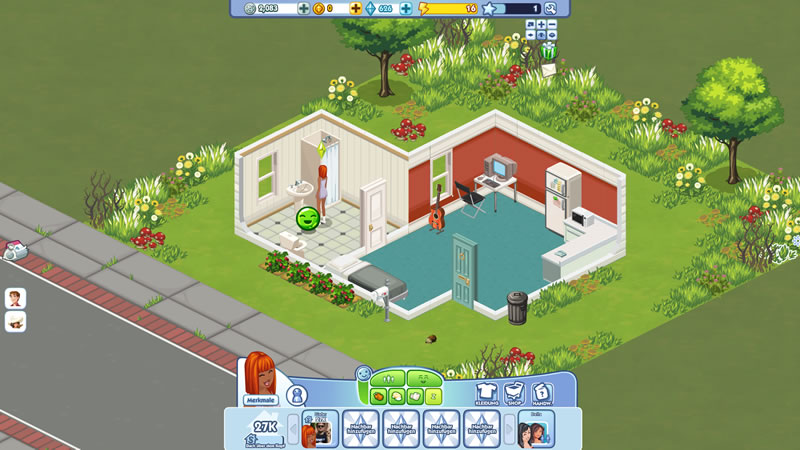This screenshot has height=450, width=800.
Task: Select the red-haired Sim portrait
Action: tap(260, 372)
